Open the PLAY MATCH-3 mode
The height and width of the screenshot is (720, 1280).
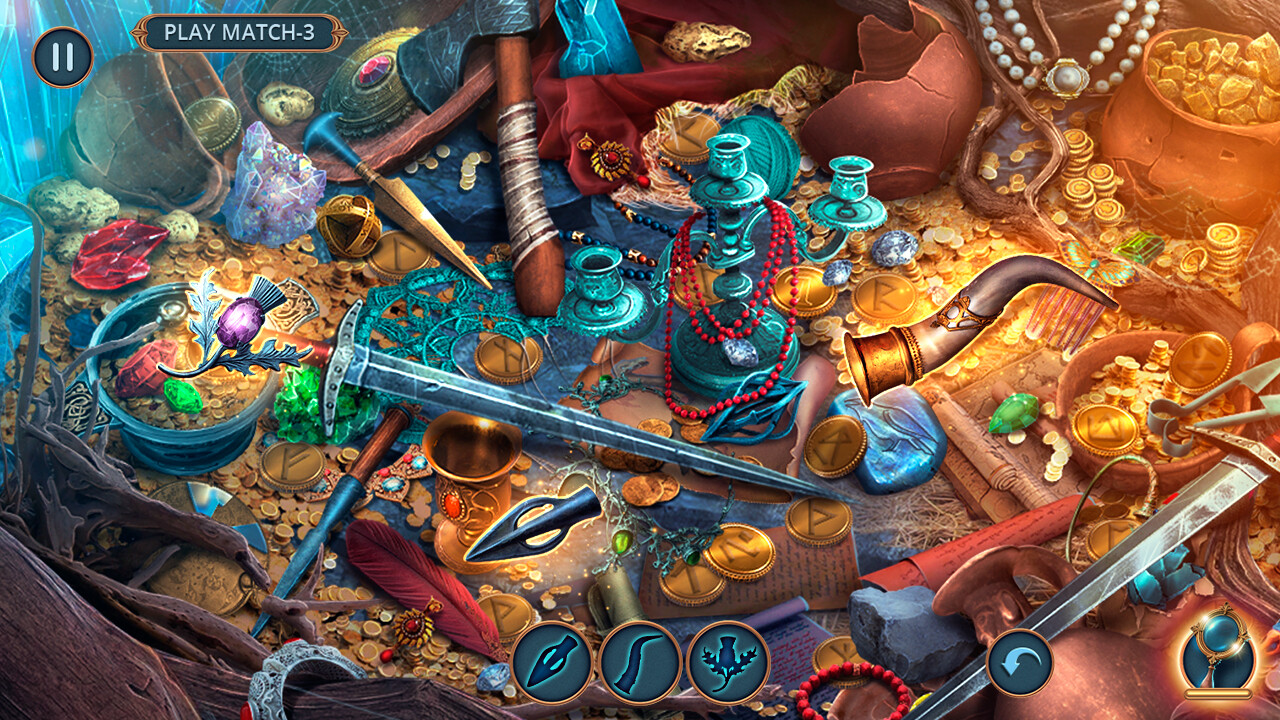coord(240,31)
